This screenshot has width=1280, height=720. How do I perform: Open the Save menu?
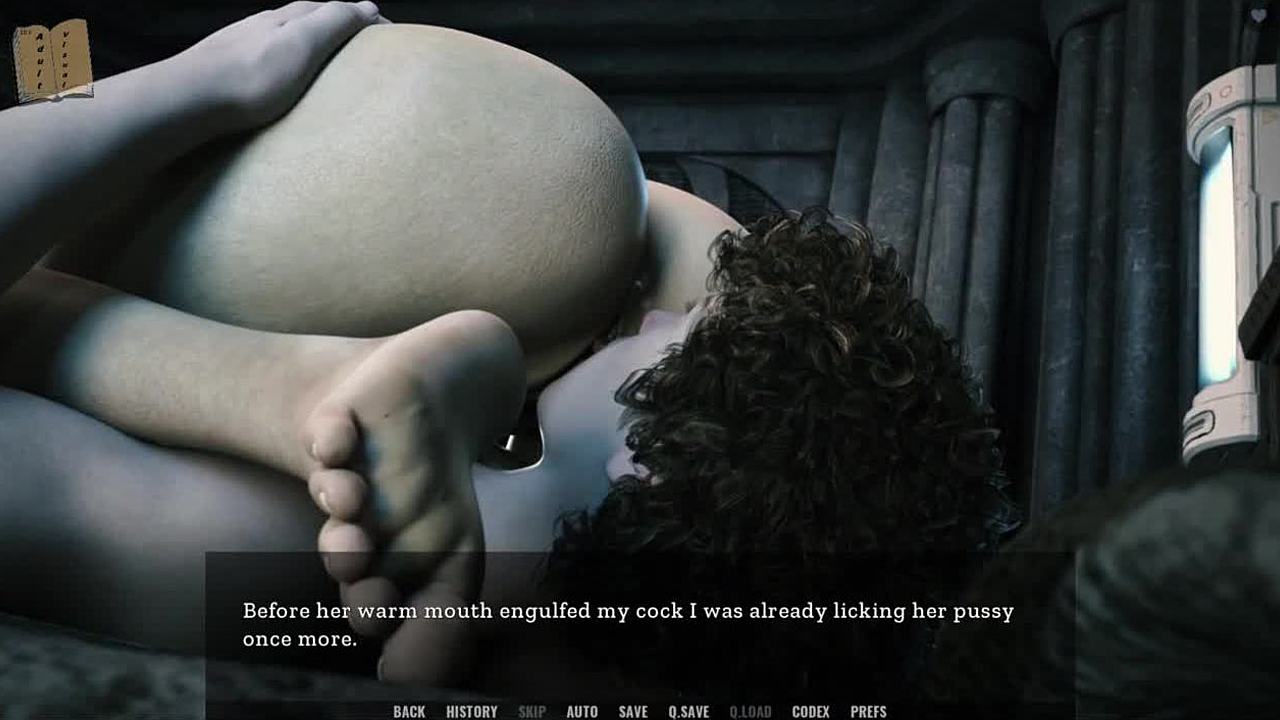[633, 711]
